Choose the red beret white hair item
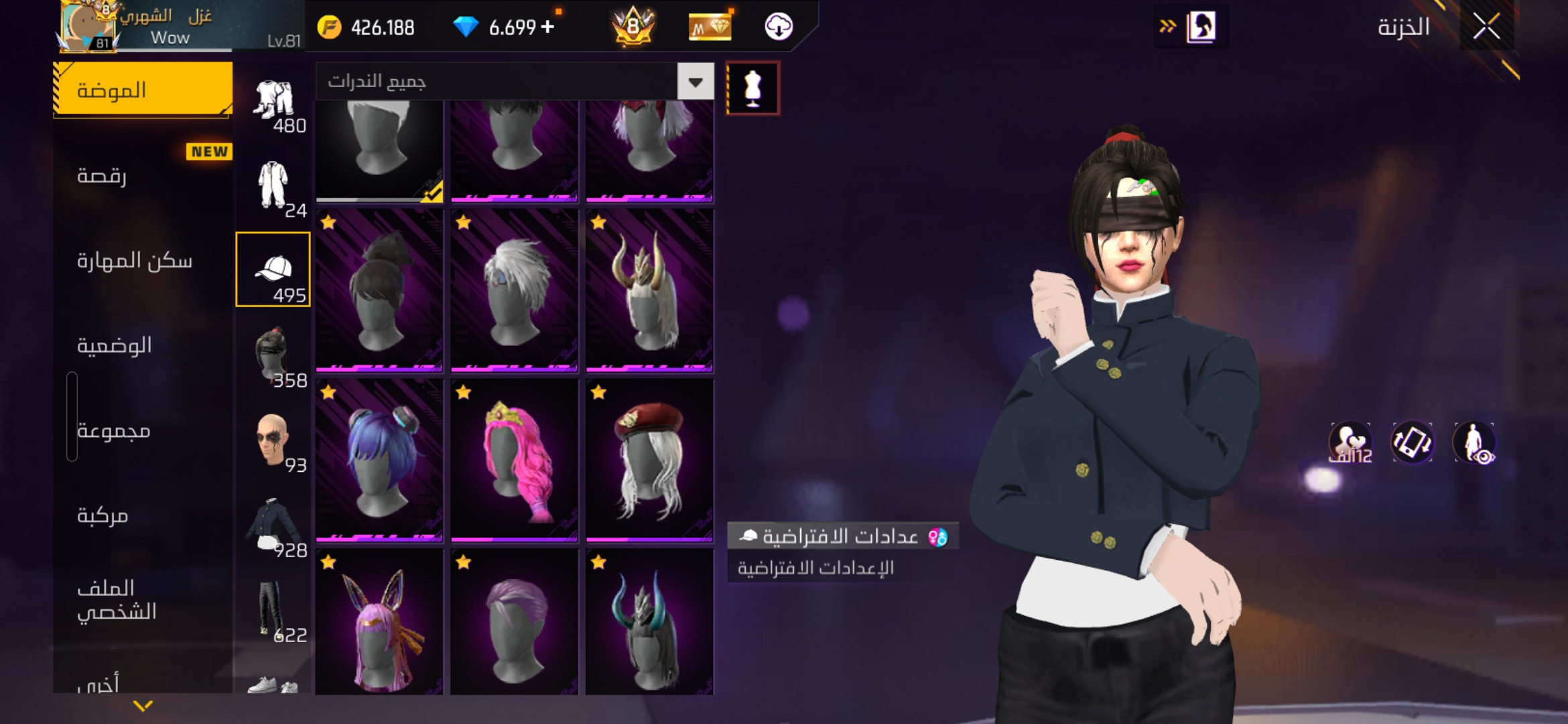Image resolution: width=1568 pixels, height=724 pixels. [649, 460]
